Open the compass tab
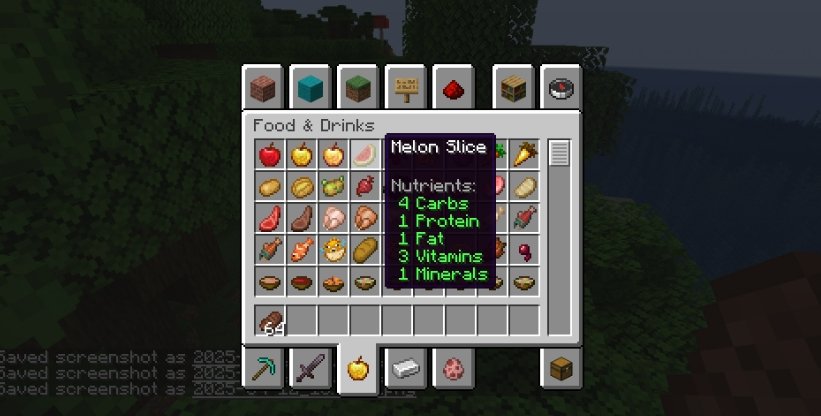This screenshot has height=416, width=821. 561,88
